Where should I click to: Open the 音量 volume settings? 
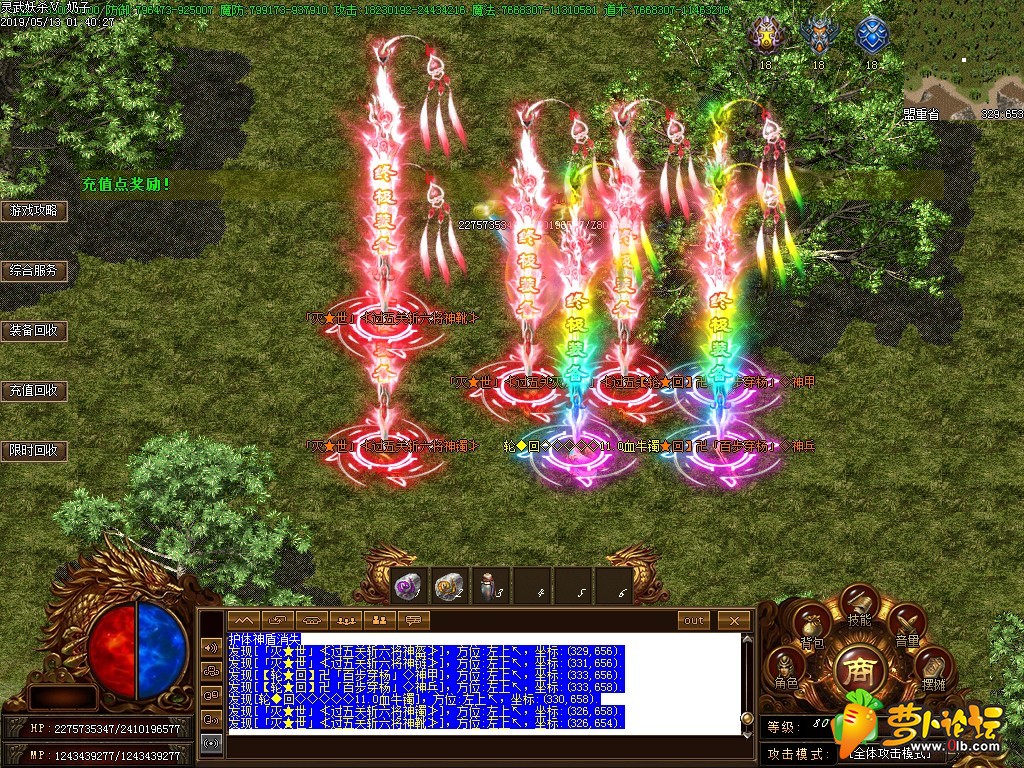click(x=906, y=624)
